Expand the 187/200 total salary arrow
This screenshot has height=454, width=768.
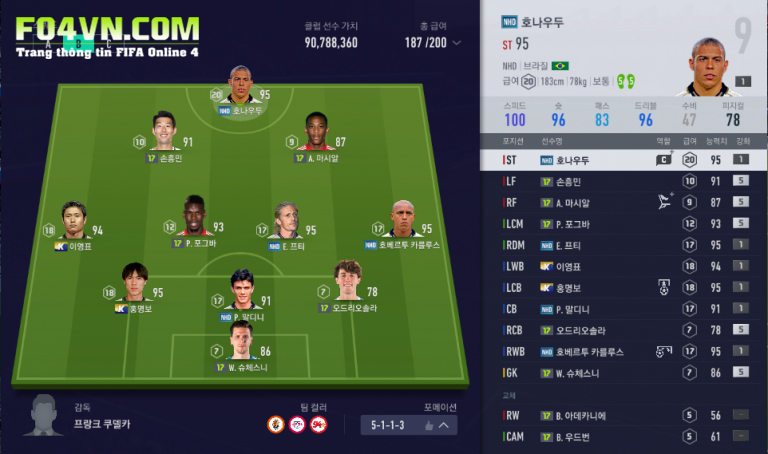(x=457, y=43)
